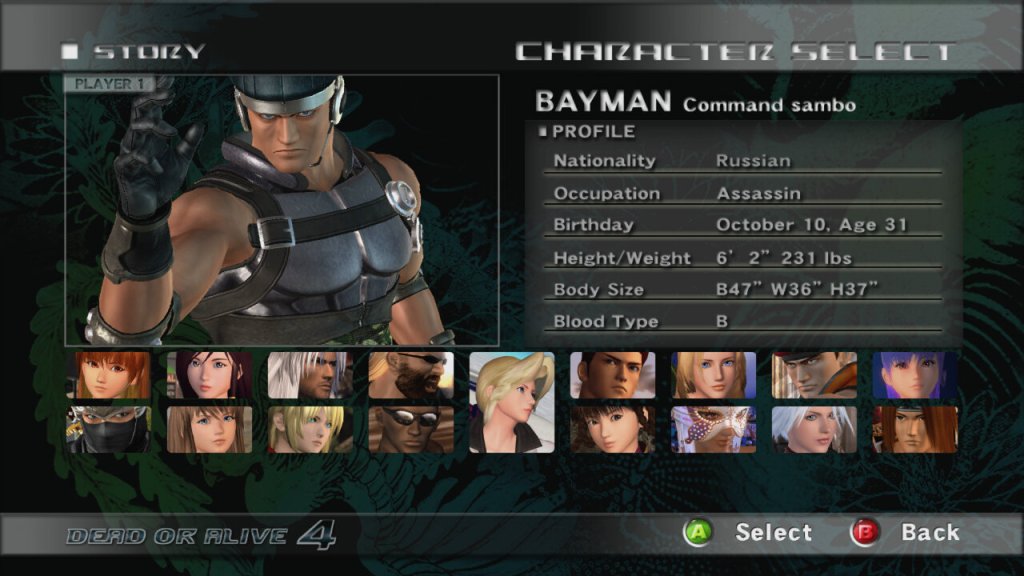Choose the blonde green-eyed character portrait
Viewport: 1024px width, 576px height.
click(310, 429)
